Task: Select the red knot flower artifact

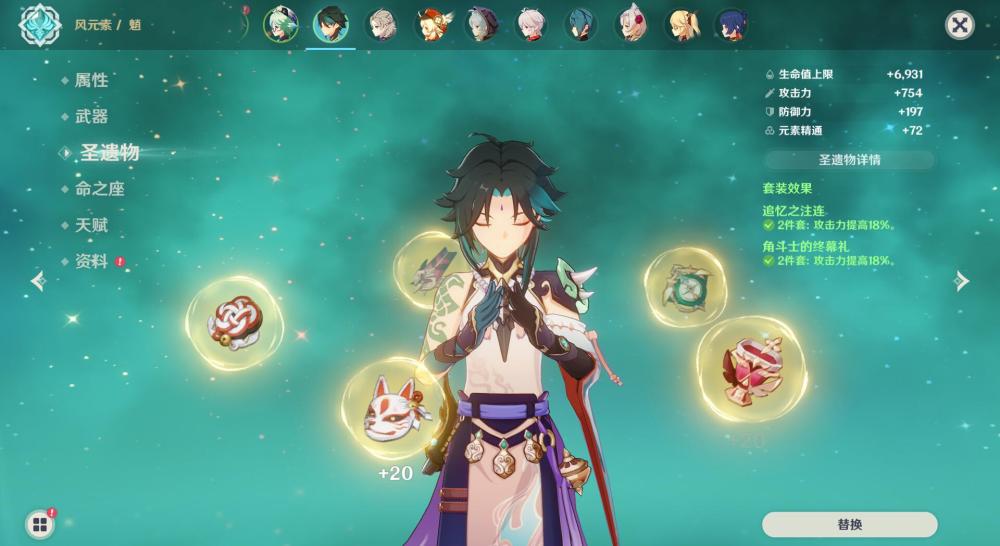Action: pyautogui.click(x=235, y=322)
